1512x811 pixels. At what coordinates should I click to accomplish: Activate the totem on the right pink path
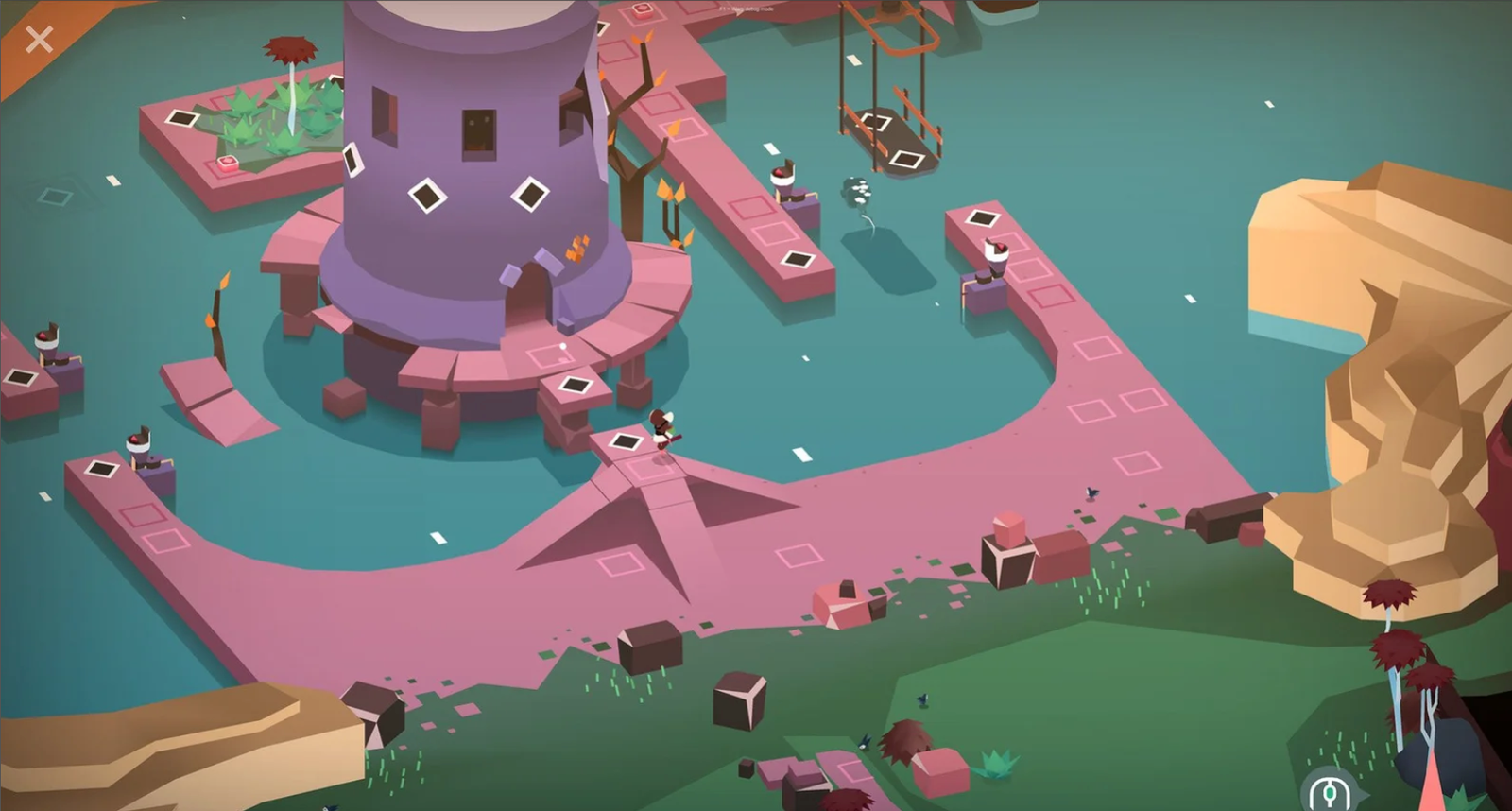[997, 253]
